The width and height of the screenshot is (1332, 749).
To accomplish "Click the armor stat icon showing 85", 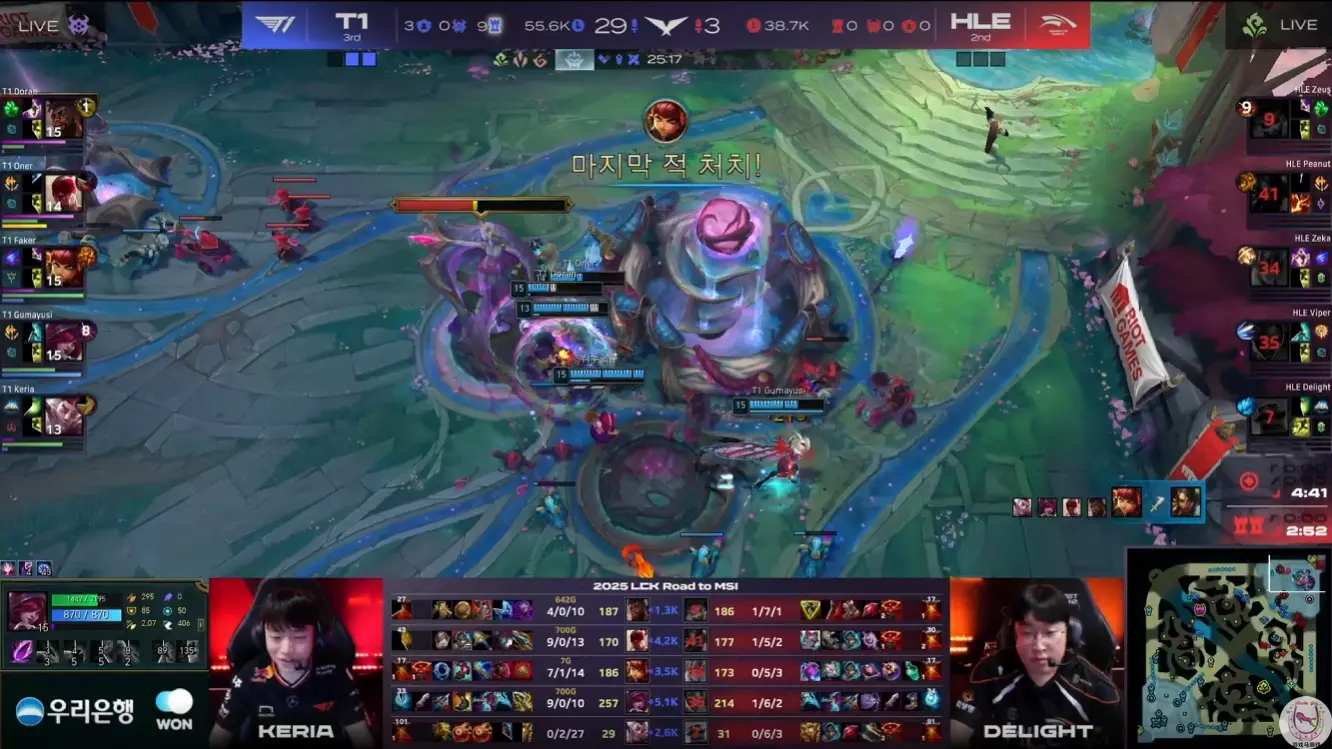I will 131,610.
